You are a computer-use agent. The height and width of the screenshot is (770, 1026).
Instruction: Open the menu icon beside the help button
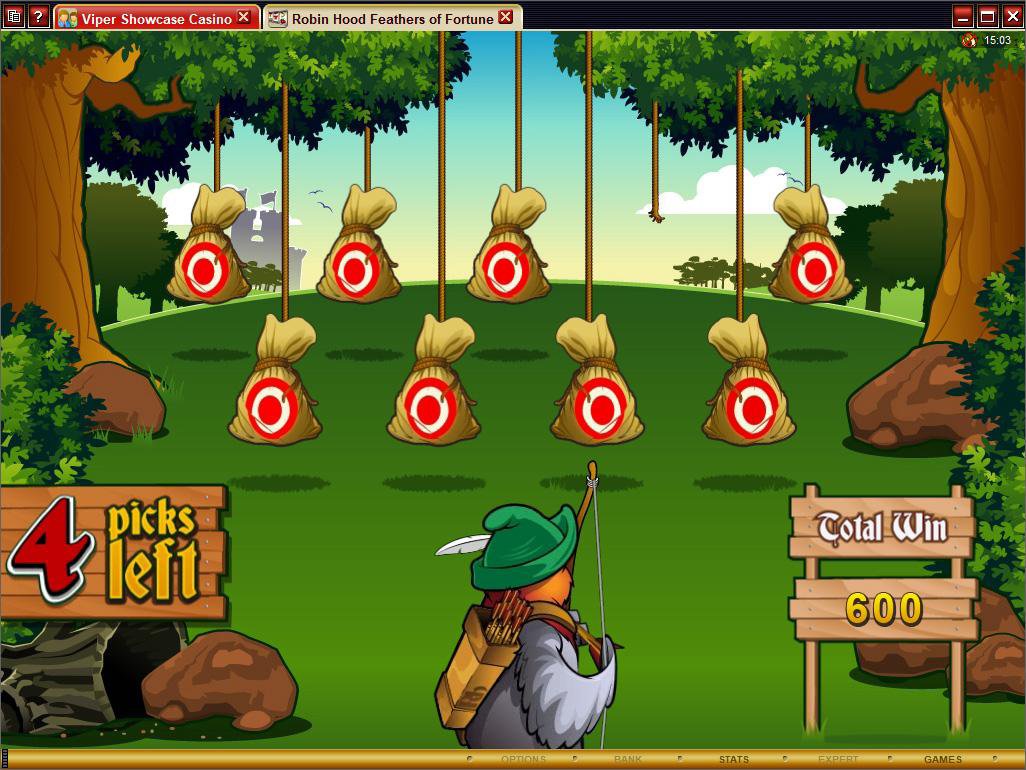click(14, 17)
